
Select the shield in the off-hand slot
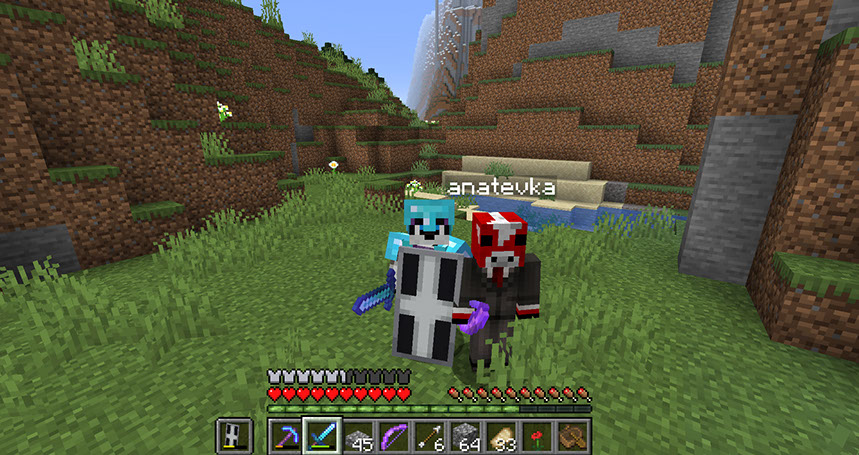(233, 435)
